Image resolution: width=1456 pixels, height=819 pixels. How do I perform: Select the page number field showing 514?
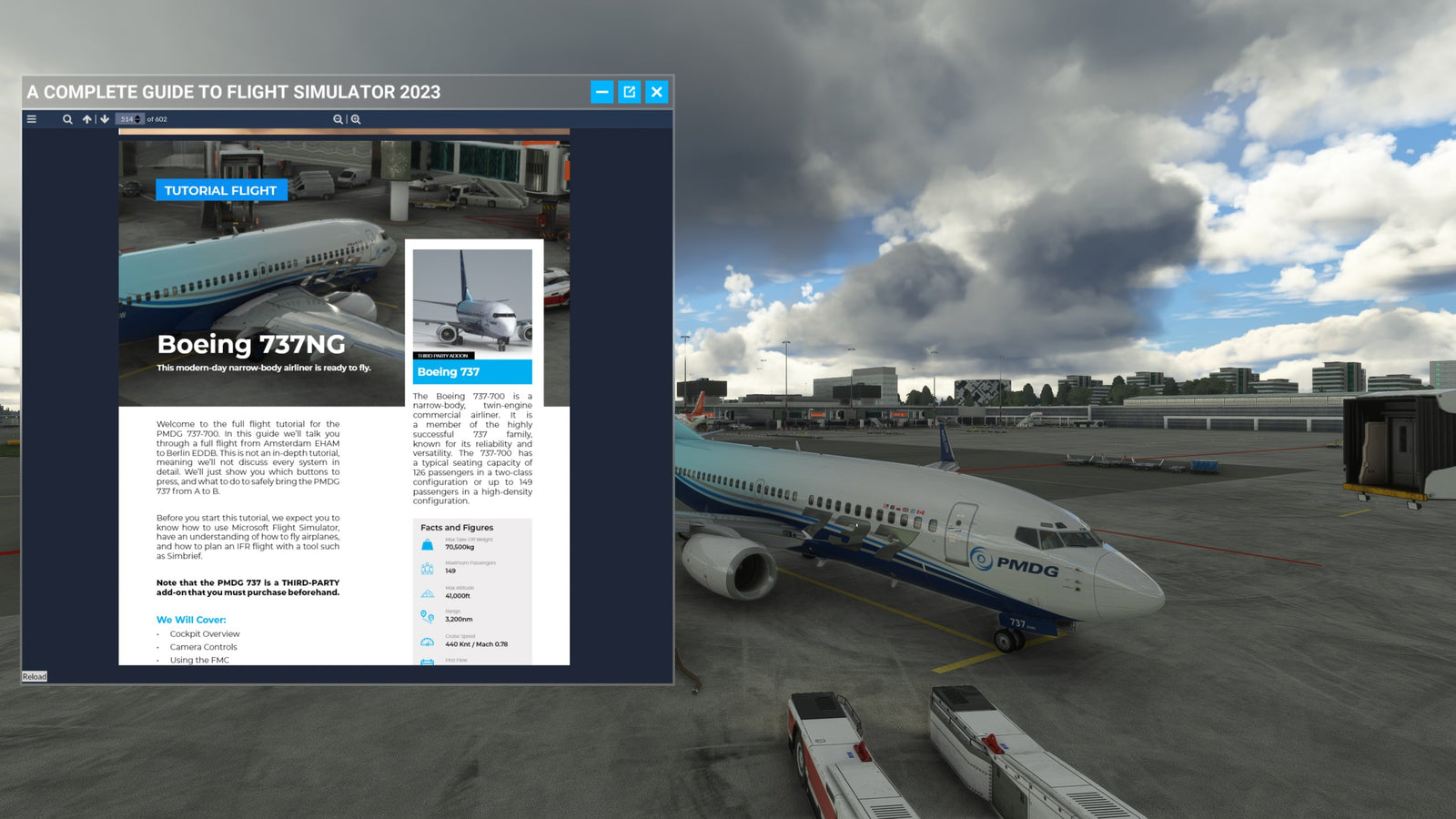click(x=127, y=119)
